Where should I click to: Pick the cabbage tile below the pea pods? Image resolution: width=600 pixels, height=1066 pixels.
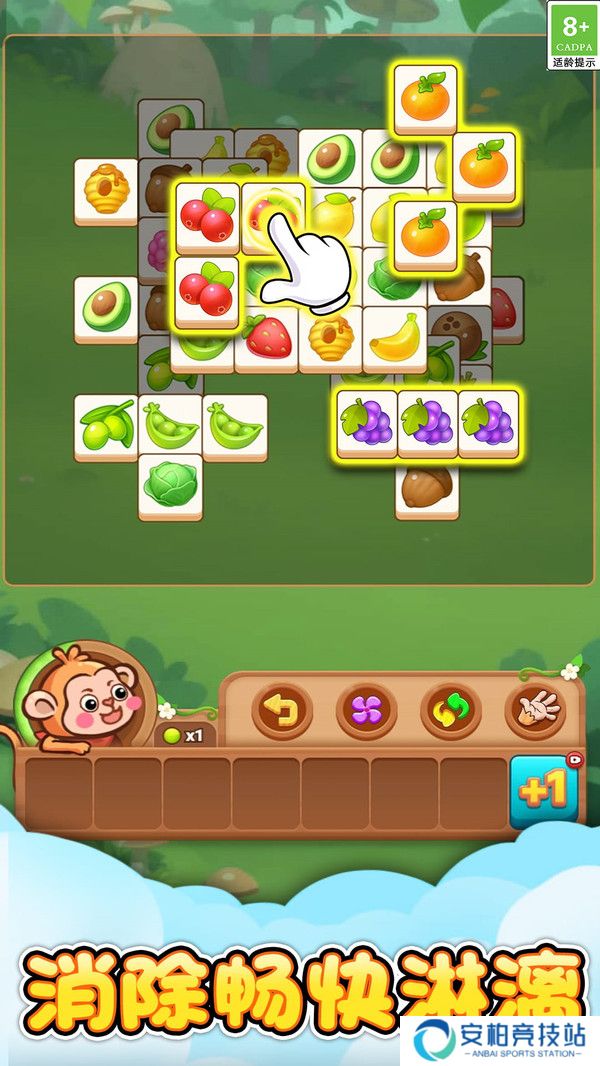[170, 485]
